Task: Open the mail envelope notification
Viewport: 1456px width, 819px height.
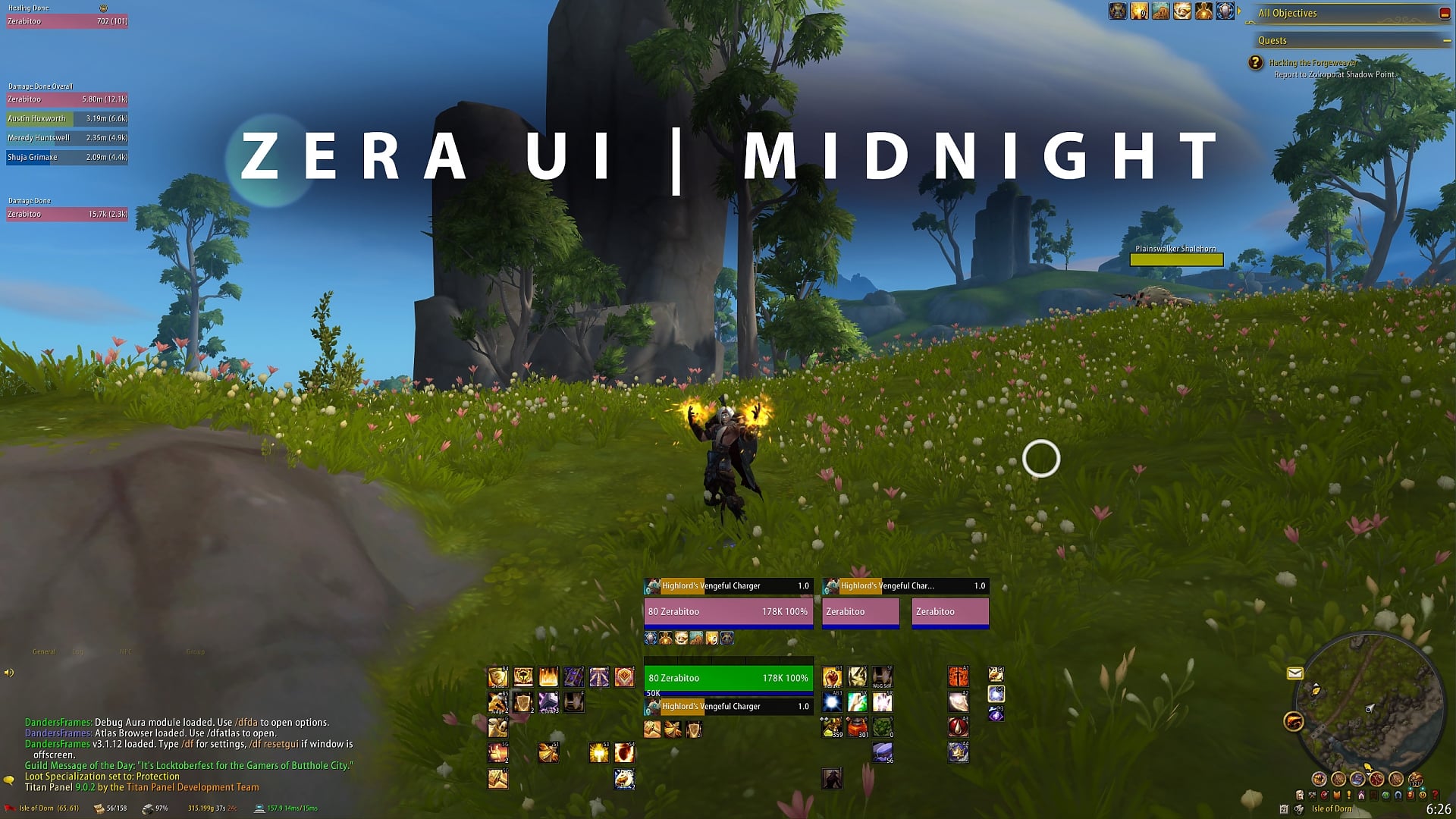Action: 1294,673
